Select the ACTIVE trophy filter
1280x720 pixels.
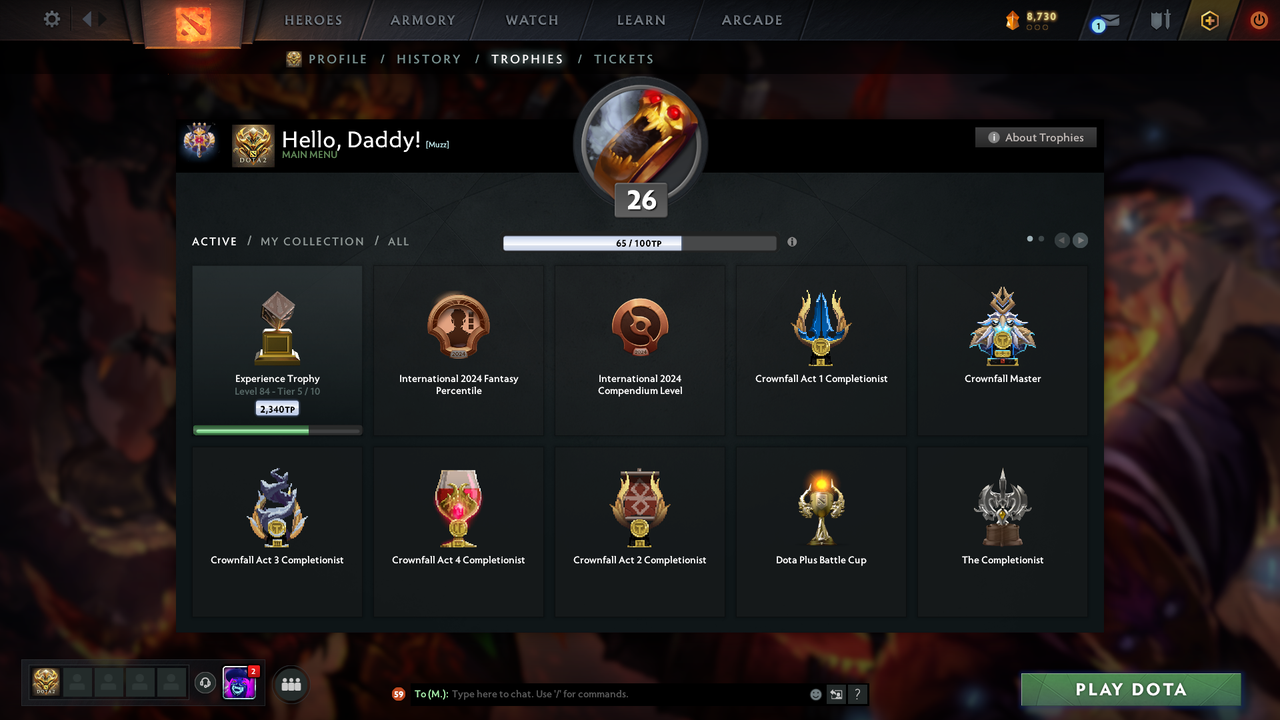point(214,241)
